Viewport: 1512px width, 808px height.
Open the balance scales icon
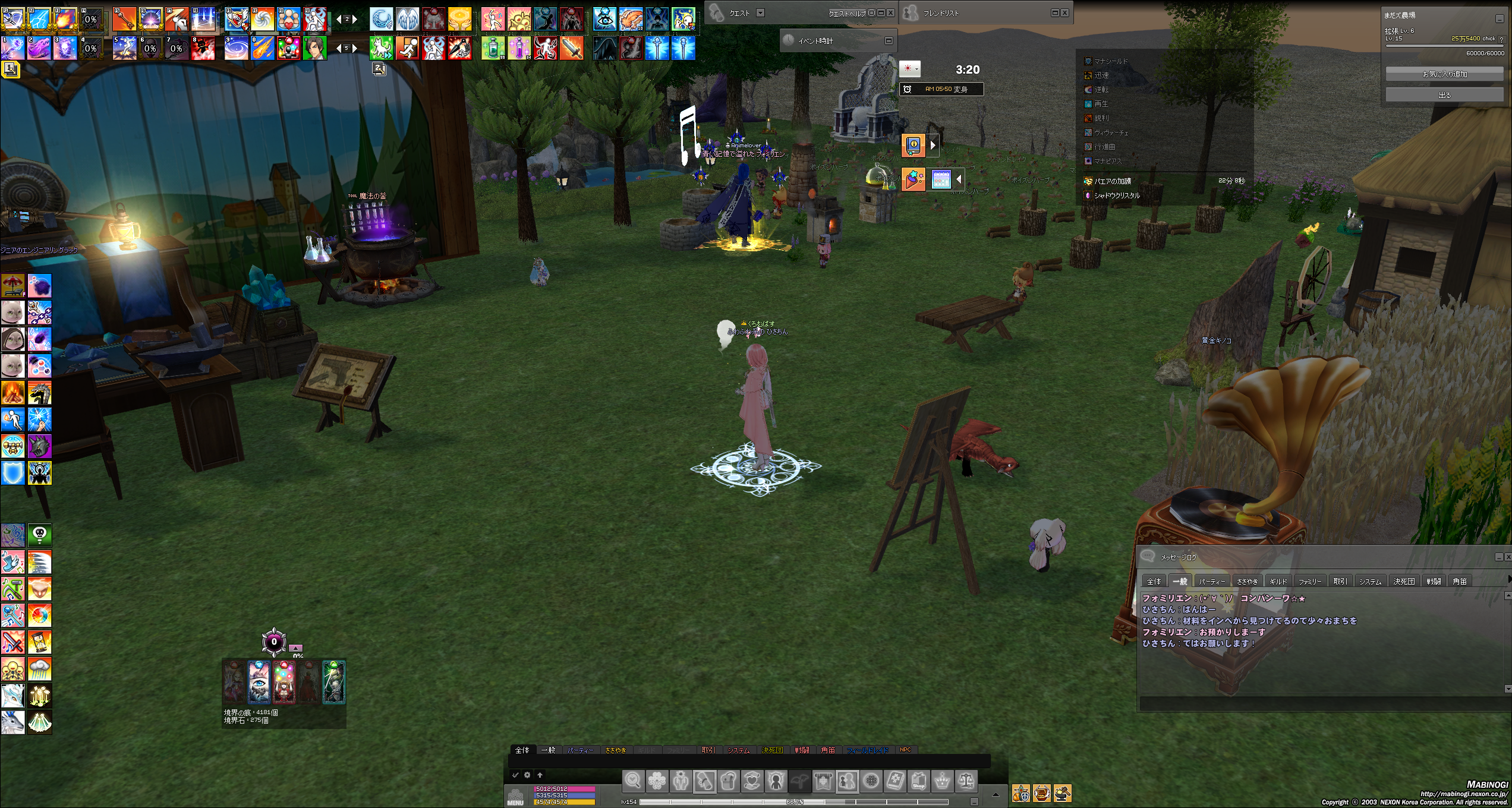(x=966, y=781)
